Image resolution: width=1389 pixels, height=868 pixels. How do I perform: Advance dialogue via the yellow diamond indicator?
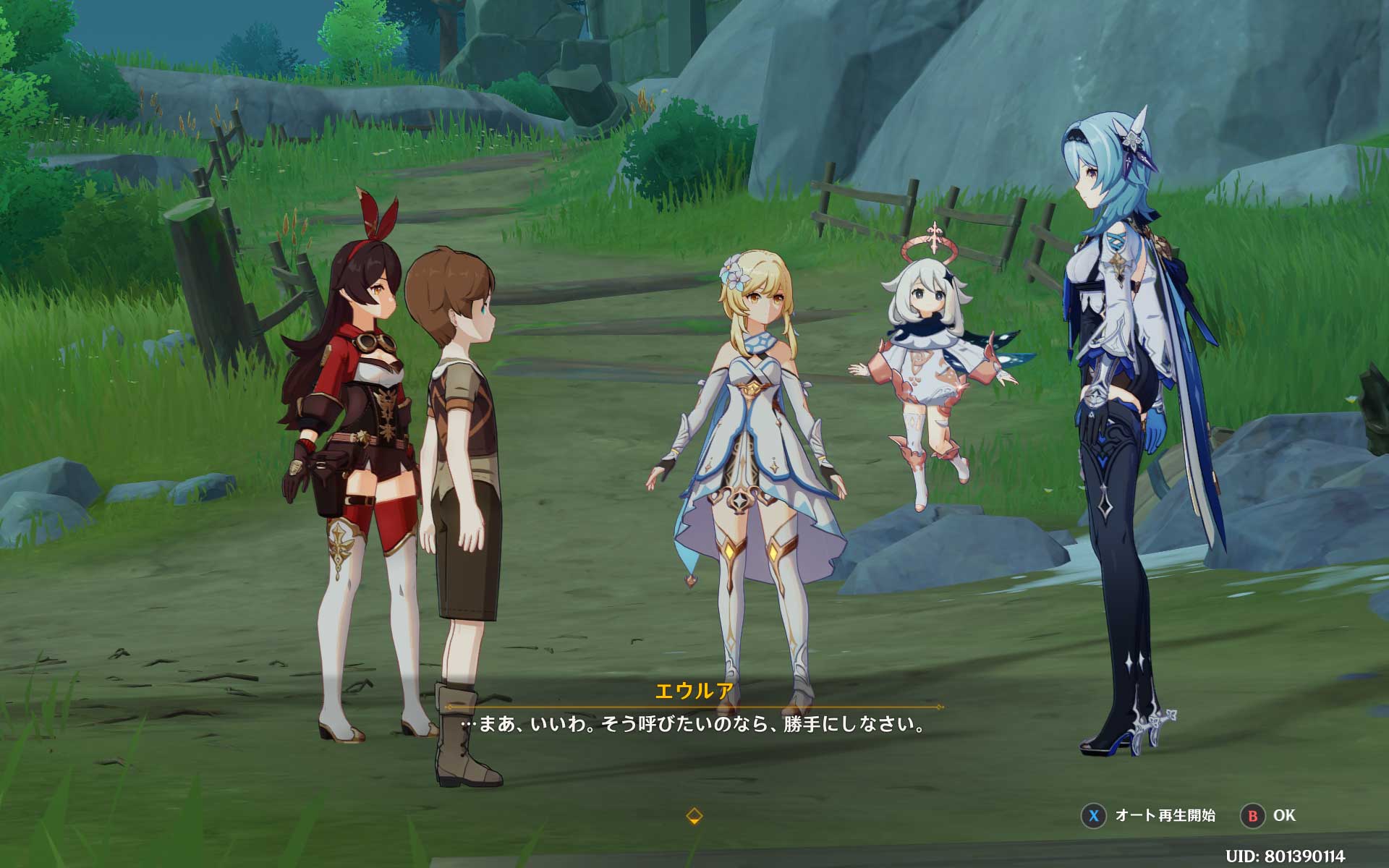click(x=694, y=816)
